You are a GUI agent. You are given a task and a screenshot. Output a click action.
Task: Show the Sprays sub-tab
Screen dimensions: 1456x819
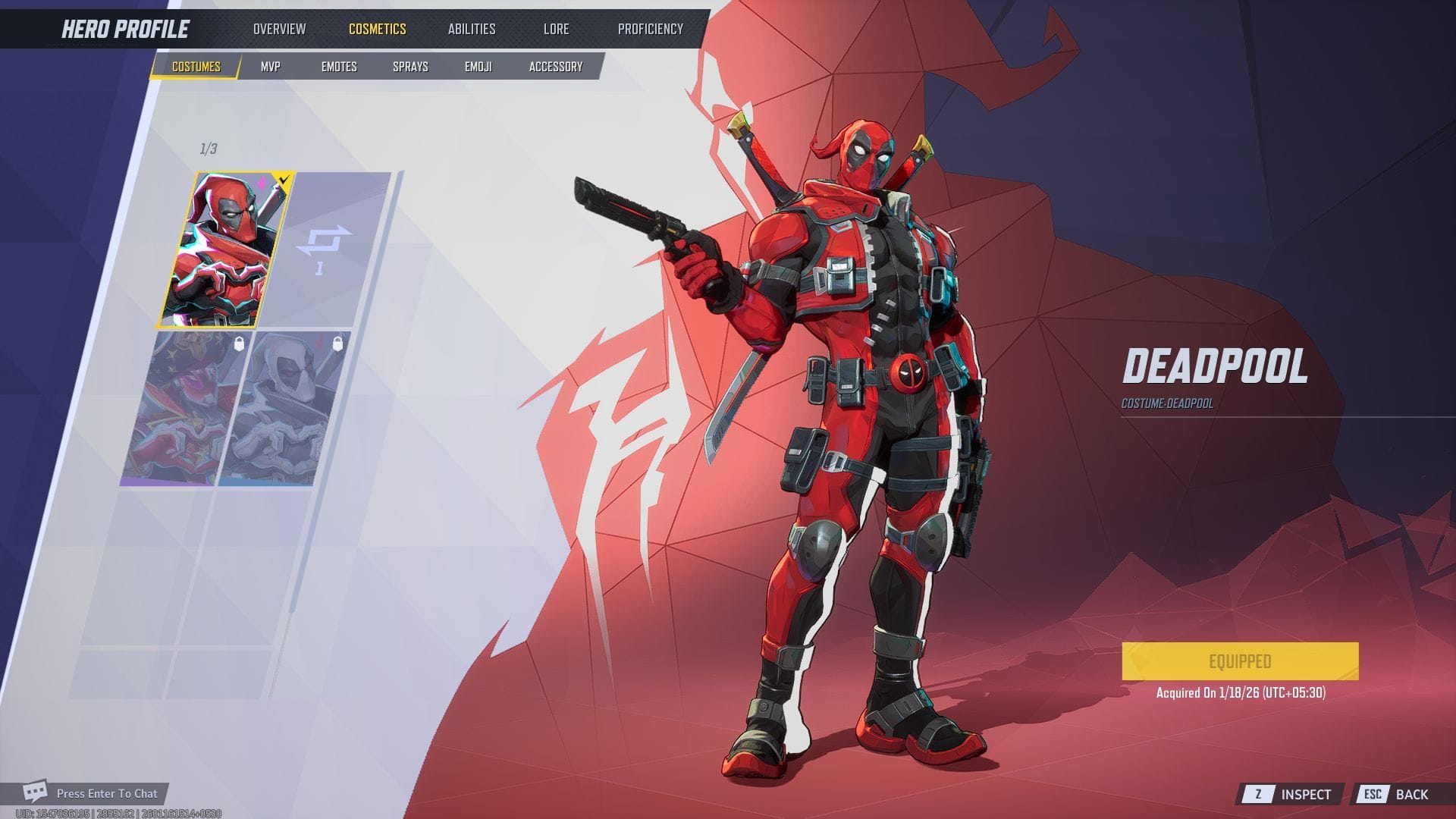pyautogui.click(x=410, y=67)
